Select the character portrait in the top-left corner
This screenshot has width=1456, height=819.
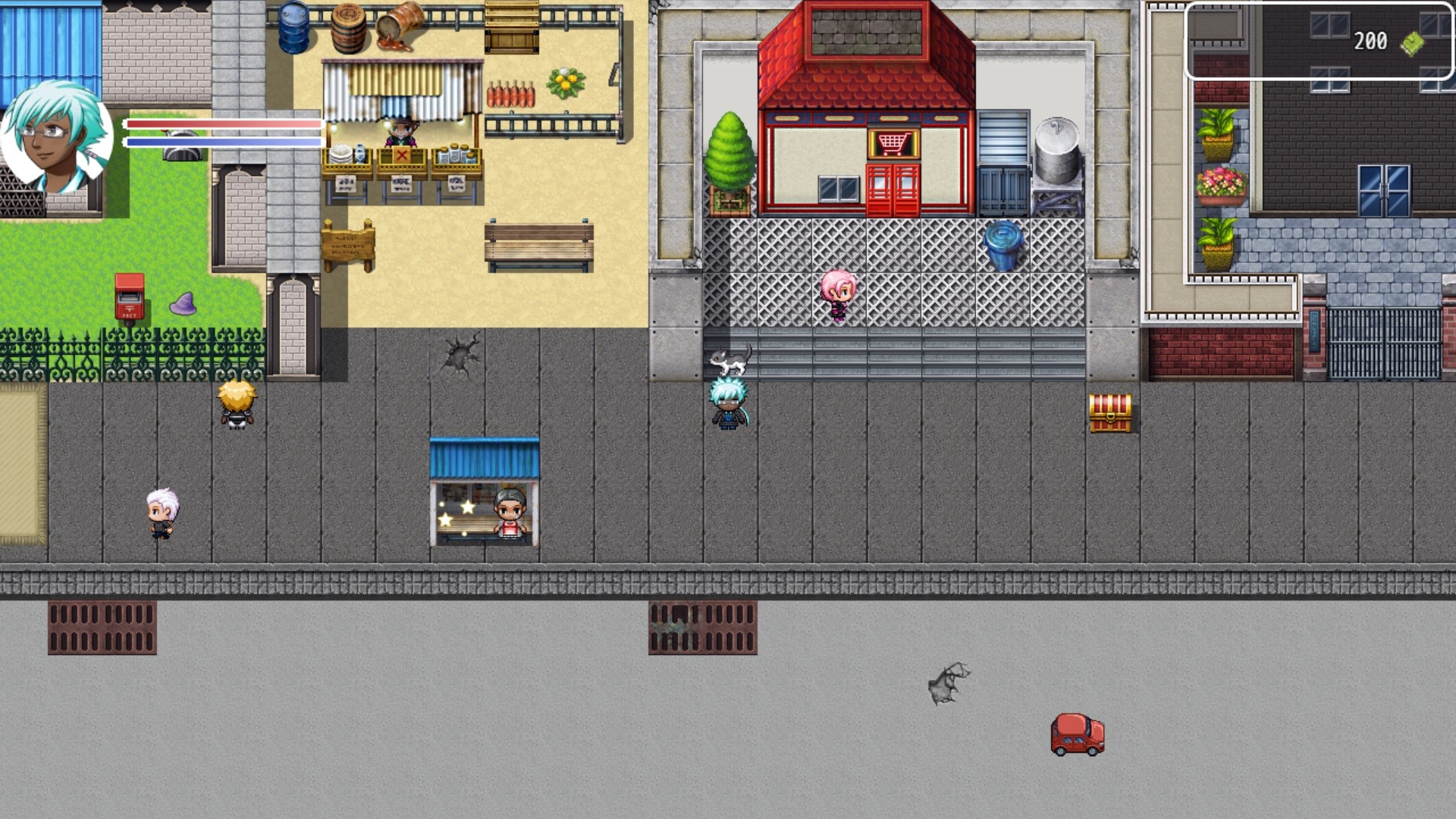tap(57, 135)
